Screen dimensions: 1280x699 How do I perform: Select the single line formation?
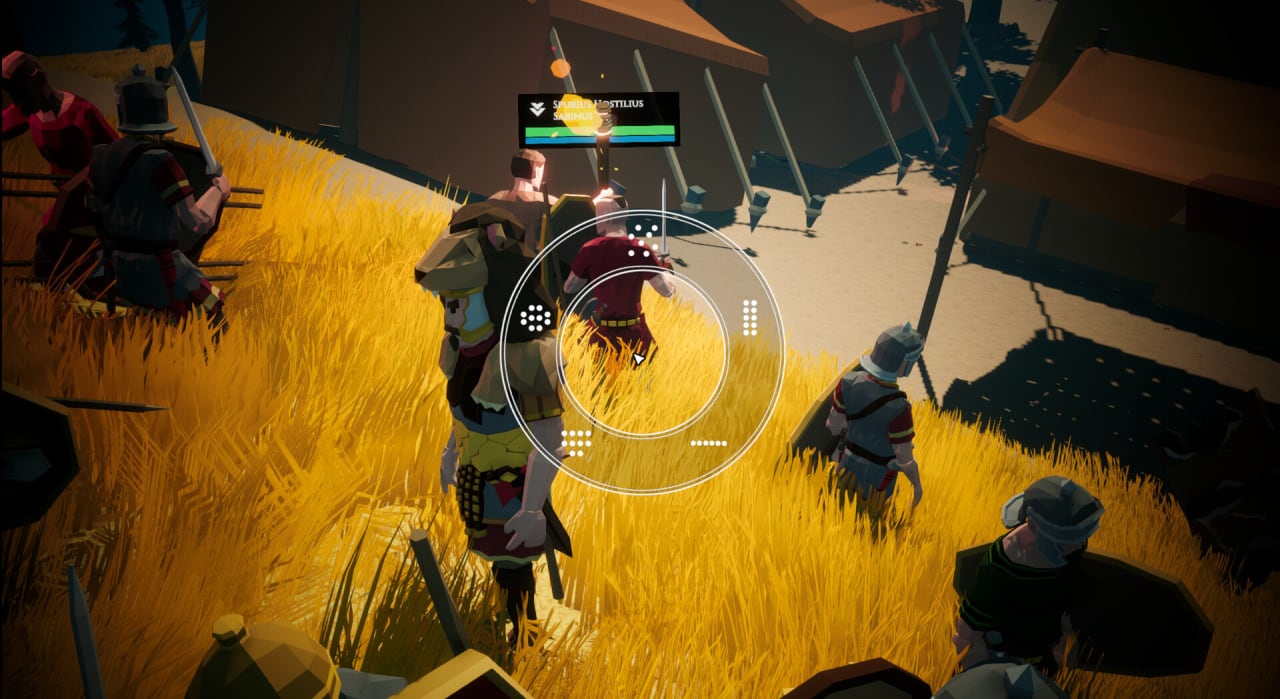coord(708,442)
